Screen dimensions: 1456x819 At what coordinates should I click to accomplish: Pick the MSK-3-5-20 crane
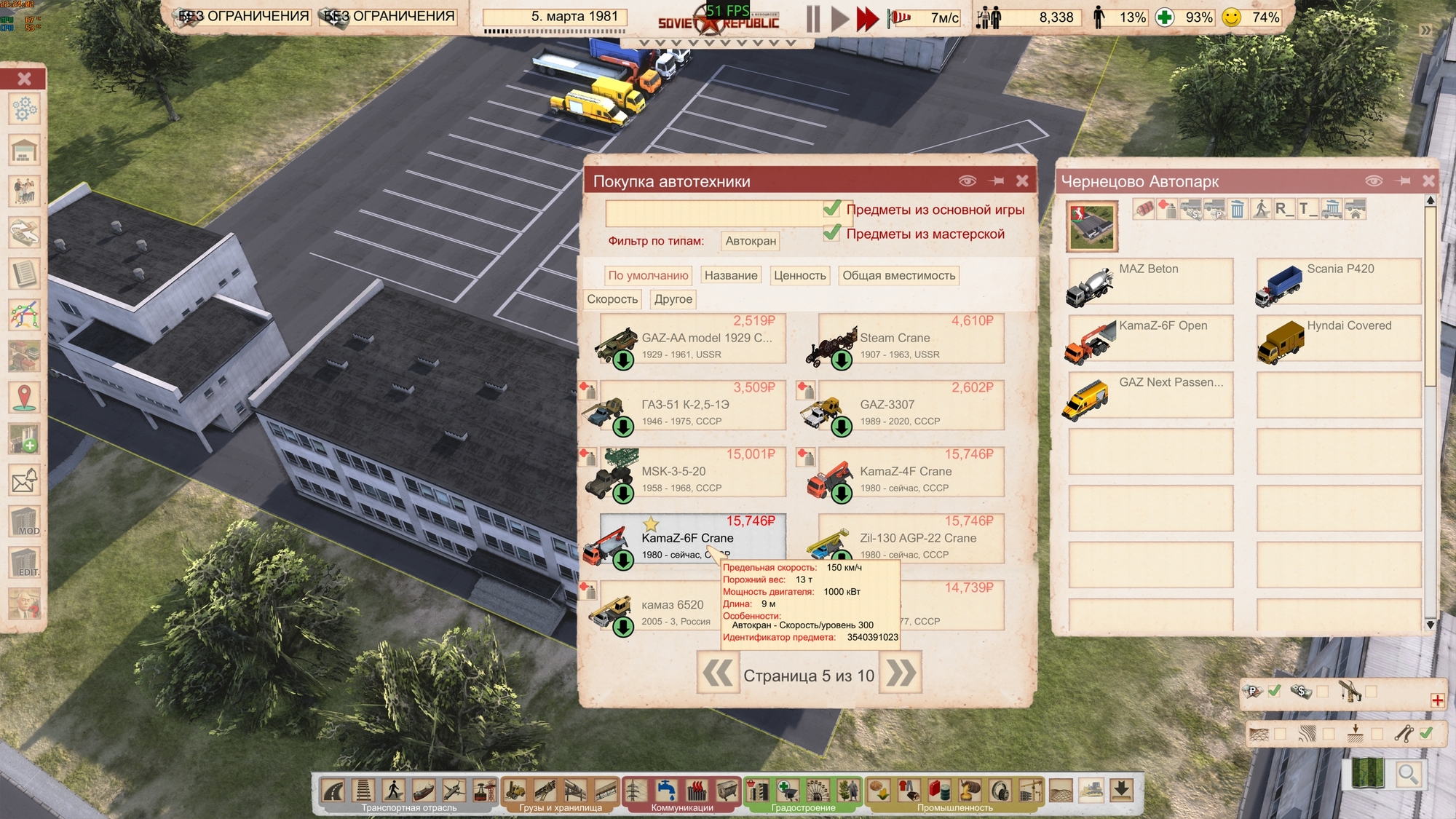pos(692,472)
